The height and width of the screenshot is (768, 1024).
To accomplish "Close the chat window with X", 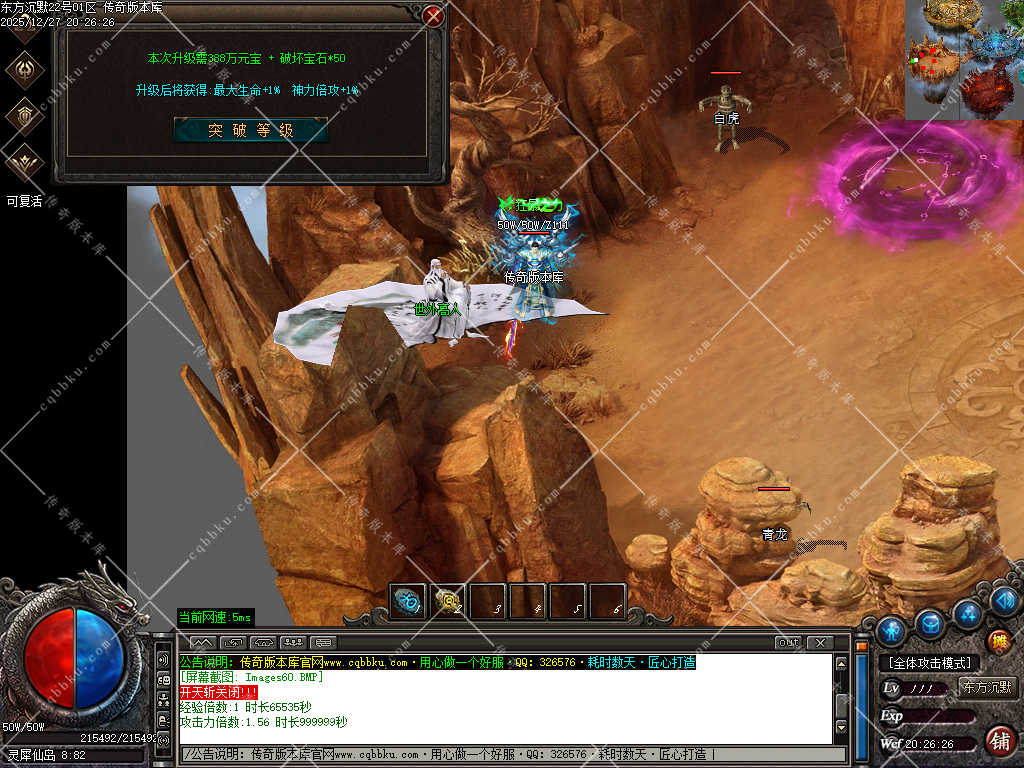I will 819,642.
